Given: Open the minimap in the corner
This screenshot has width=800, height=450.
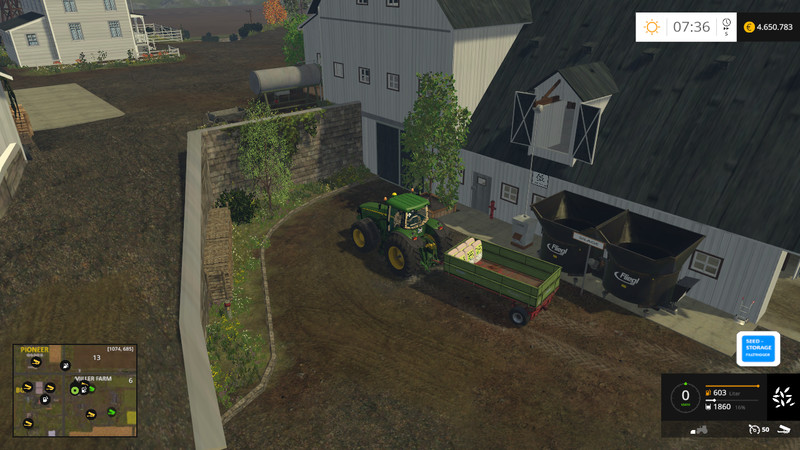Looking at the screenshot, I should tap(75, 390).
